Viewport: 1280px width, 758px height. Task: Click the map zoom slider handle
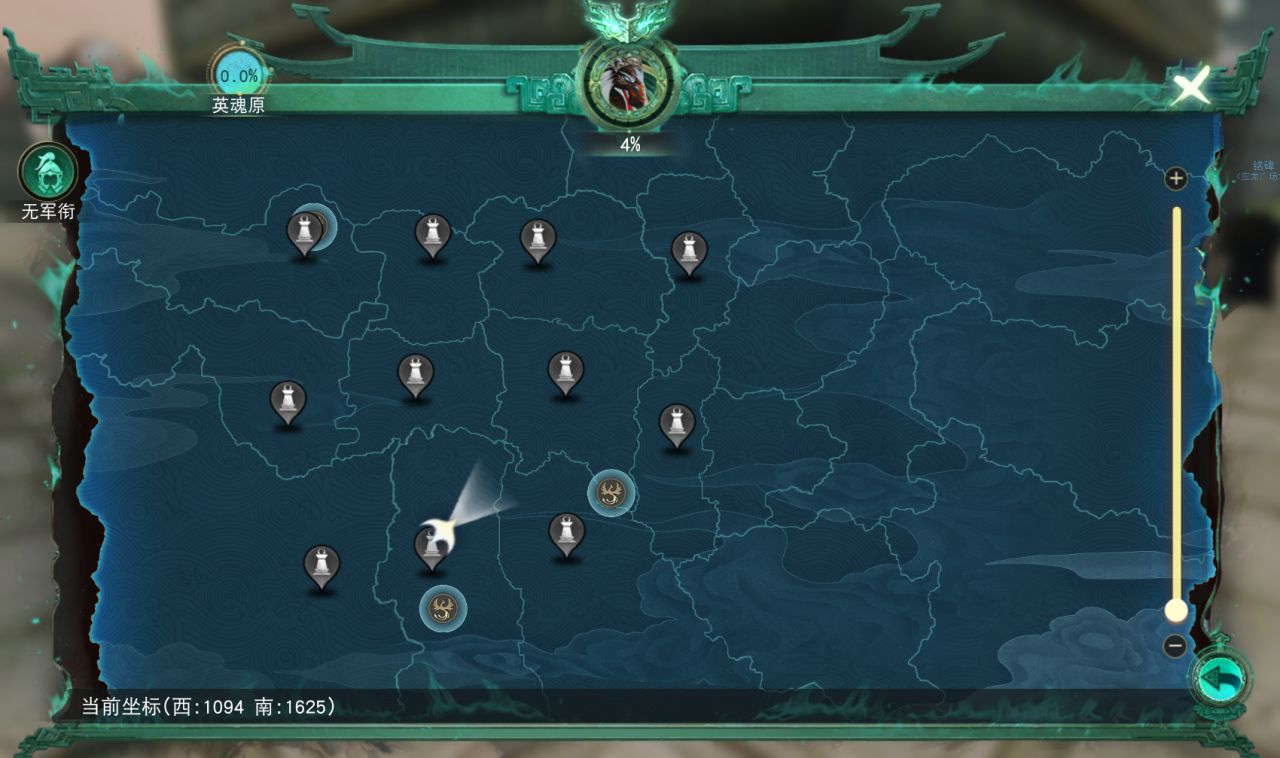pyautogui.click(x=1176, y=610)
